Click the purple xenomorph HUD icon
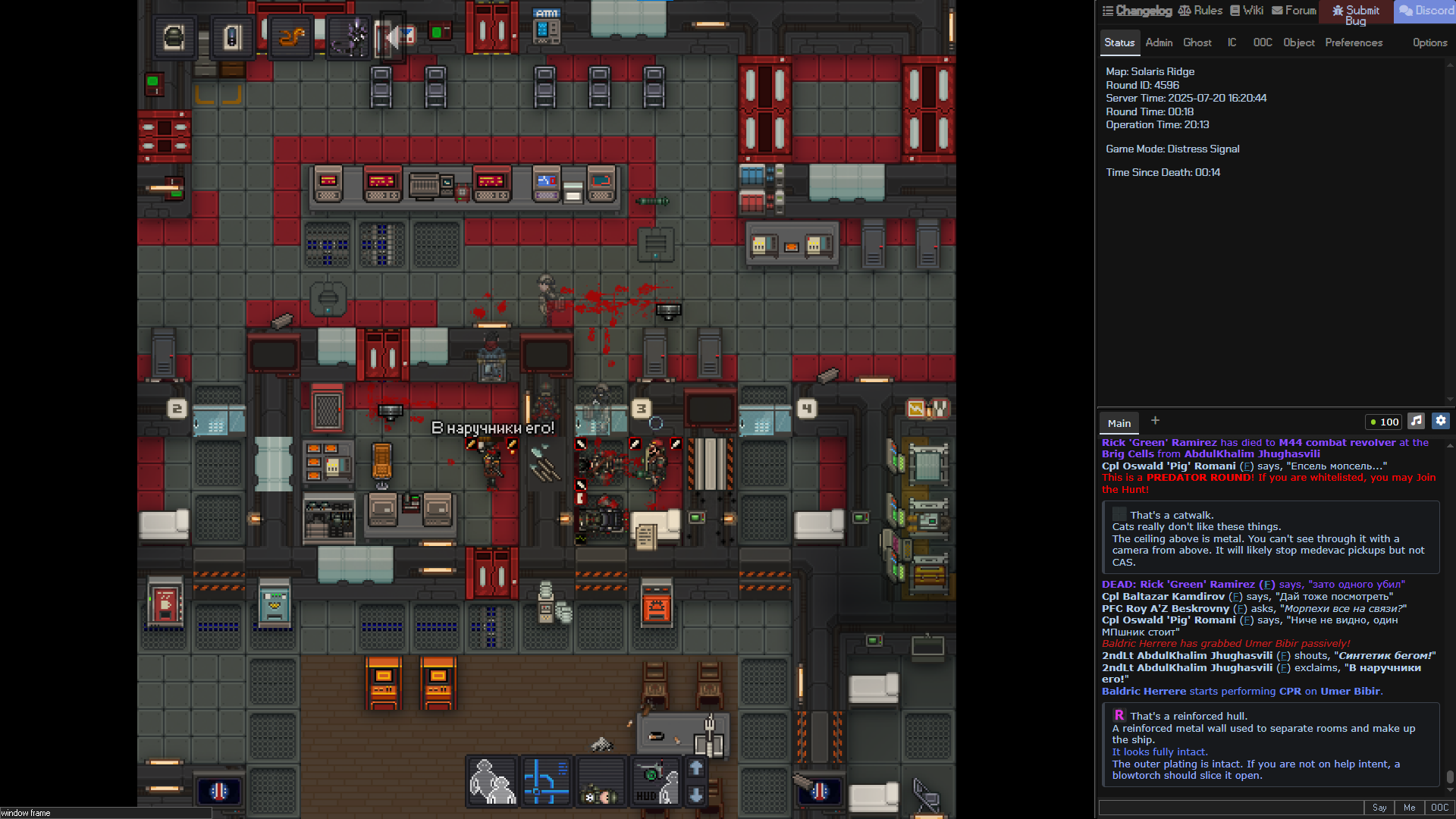 pos(350,36)
